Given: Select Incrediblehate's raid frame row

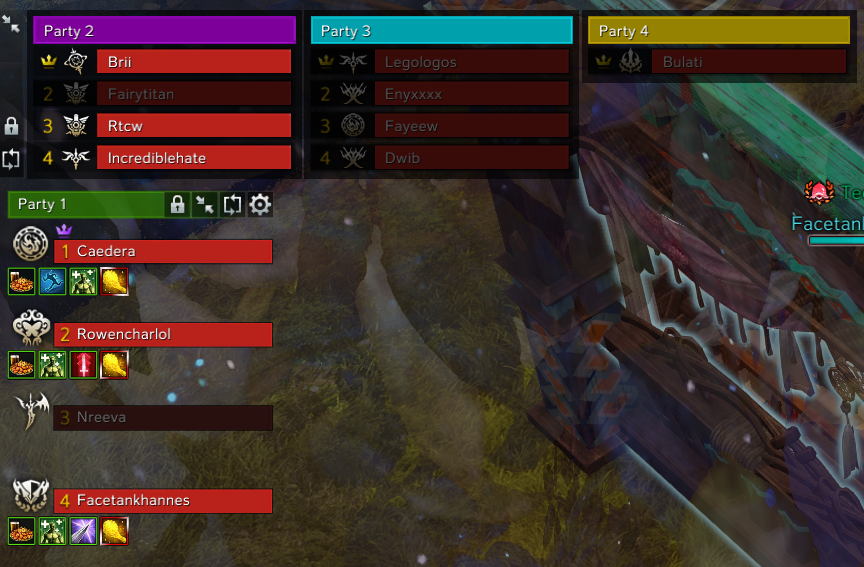Looking at the screenshot, I should [193, 158].
